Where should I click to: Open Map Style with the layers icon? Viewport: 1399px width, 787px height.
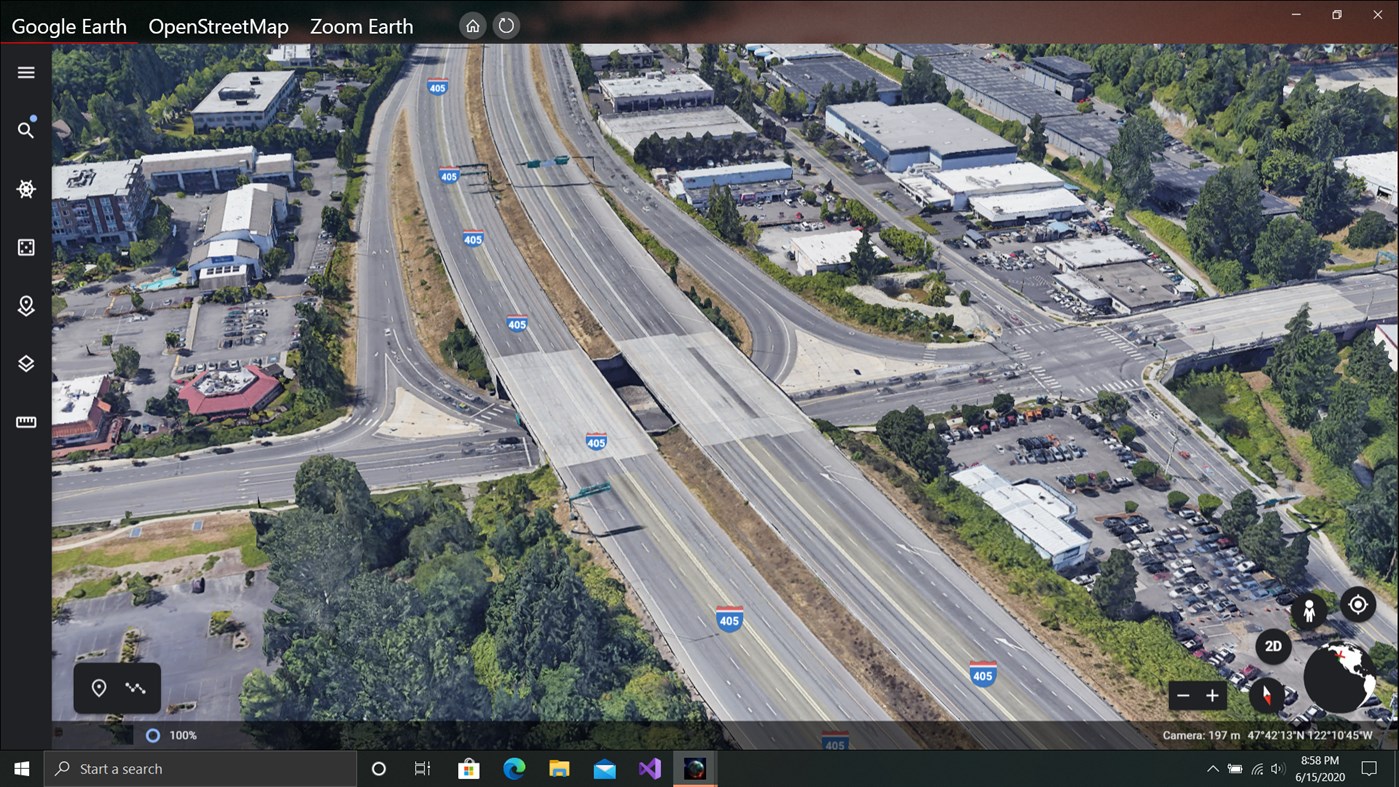point(25,363)
